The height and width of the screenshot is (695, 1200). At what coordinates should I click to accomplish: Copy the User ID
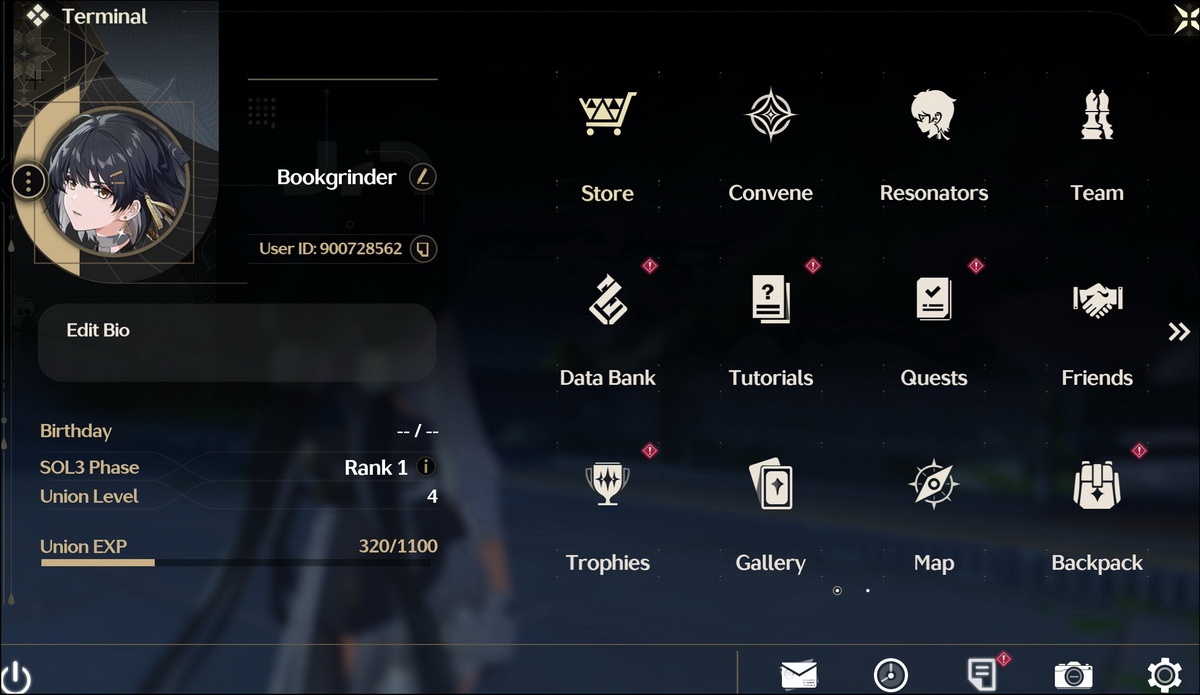point(423,248)
